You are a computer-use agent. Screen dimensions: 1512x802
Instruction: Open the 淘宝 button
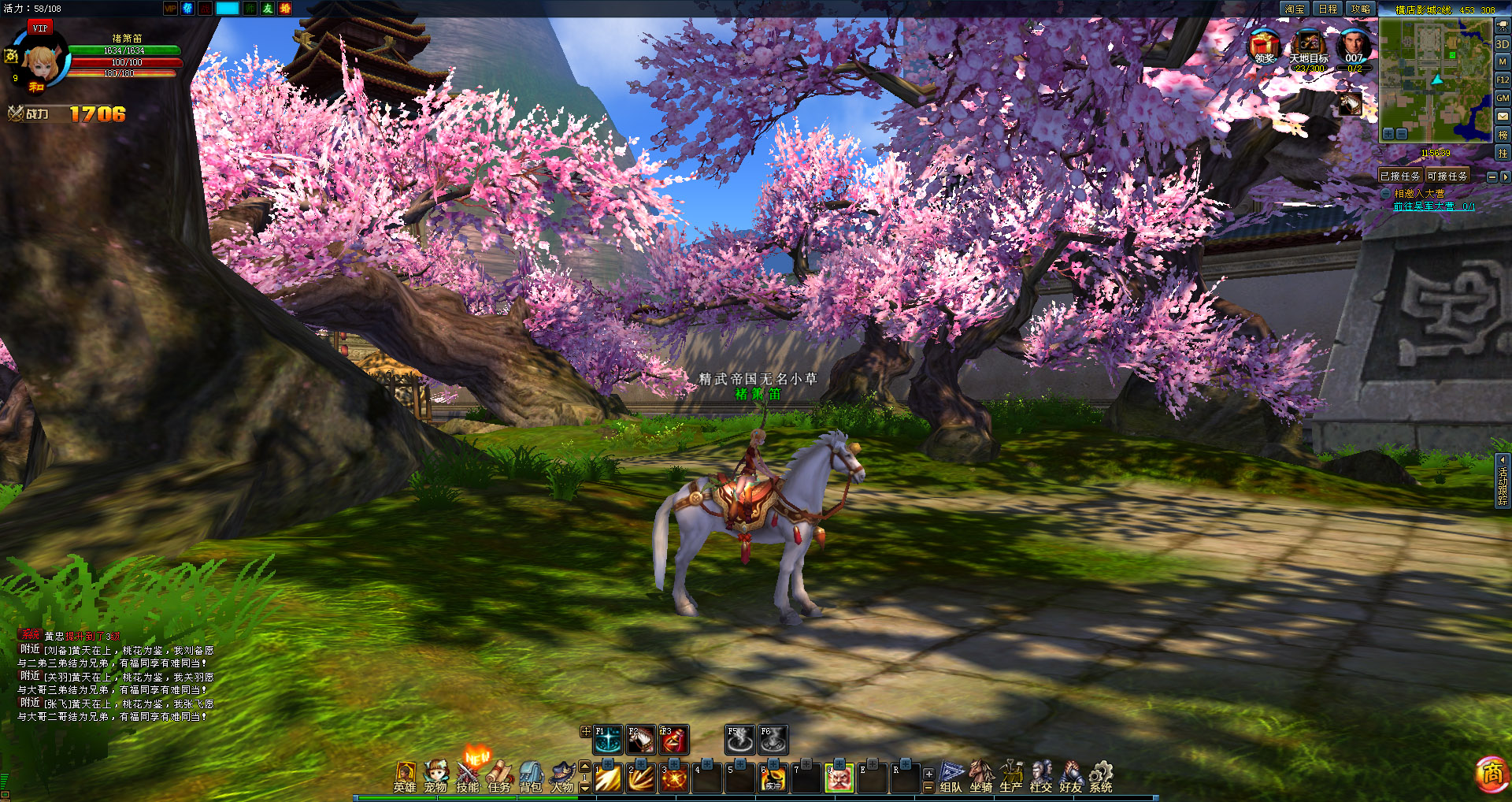coord(1295,9)
